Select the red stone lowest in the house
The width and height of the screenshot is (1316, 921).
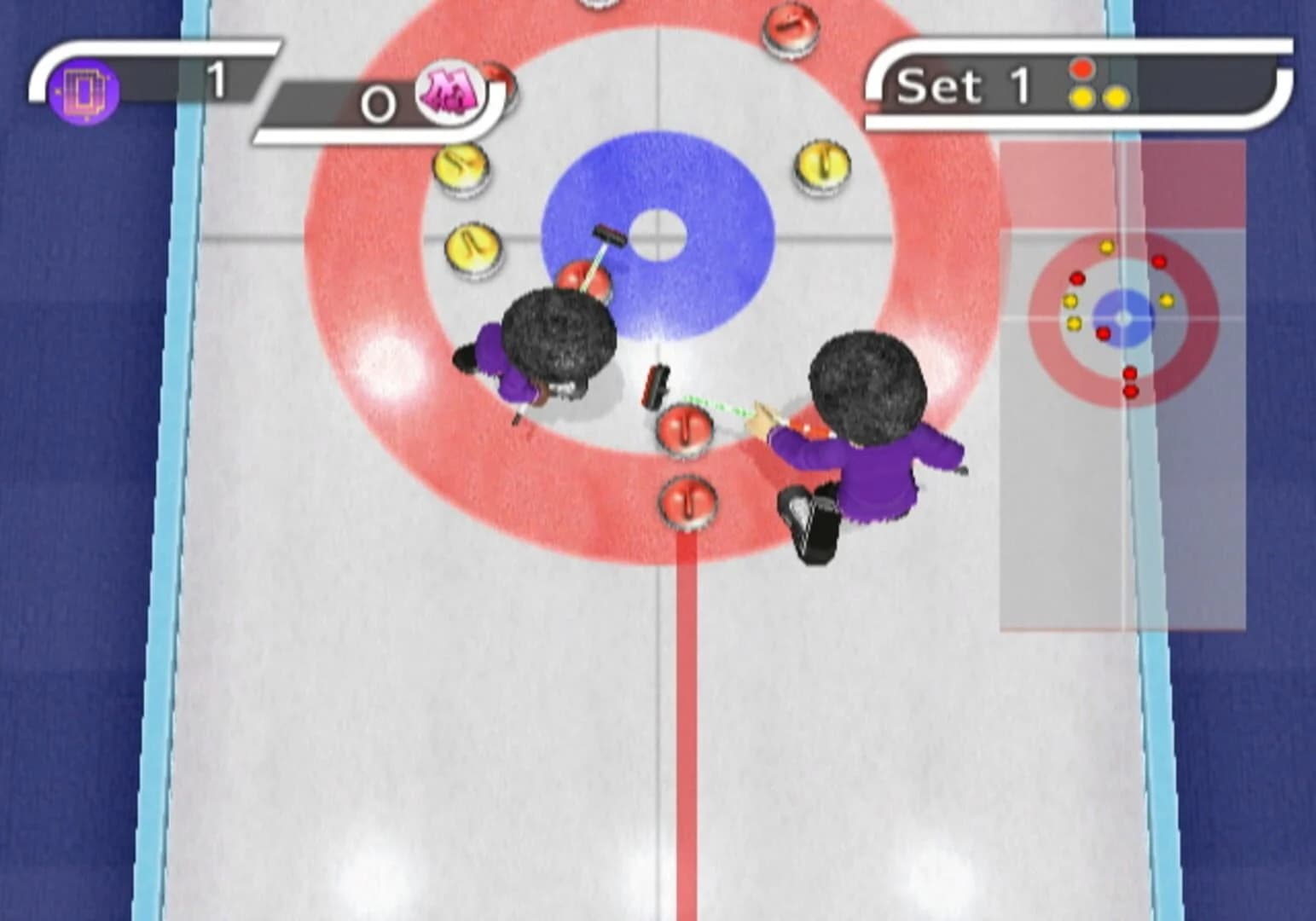687,503
